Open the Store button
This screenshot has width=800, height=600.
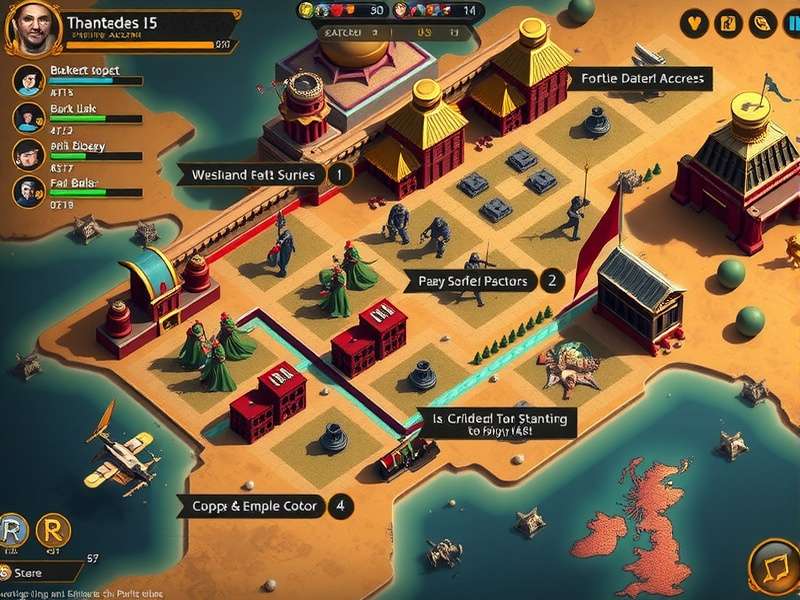[40, 573]
